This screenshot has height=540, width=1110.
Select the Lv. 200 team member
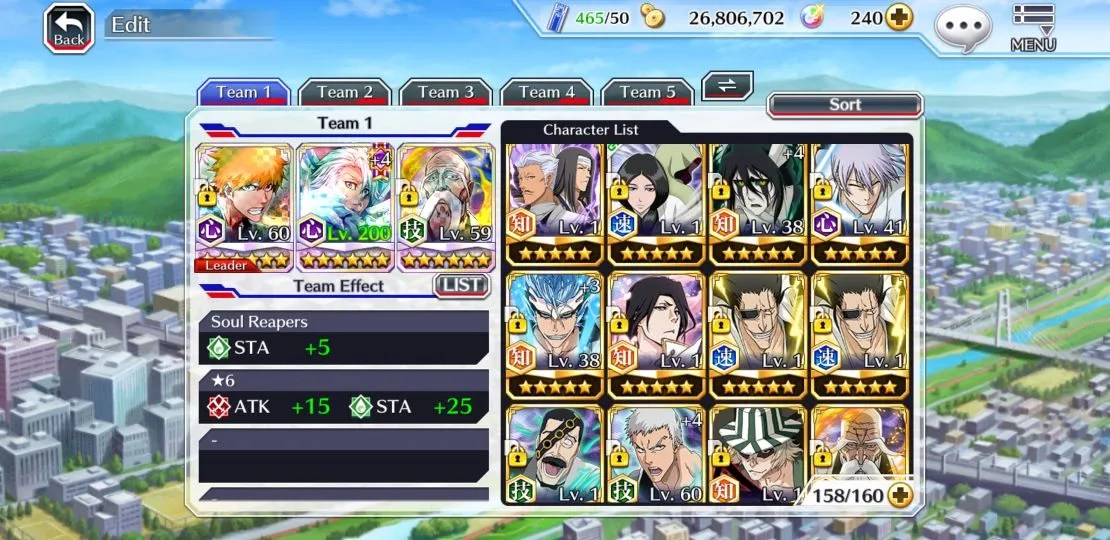click(x=346, y=207)
